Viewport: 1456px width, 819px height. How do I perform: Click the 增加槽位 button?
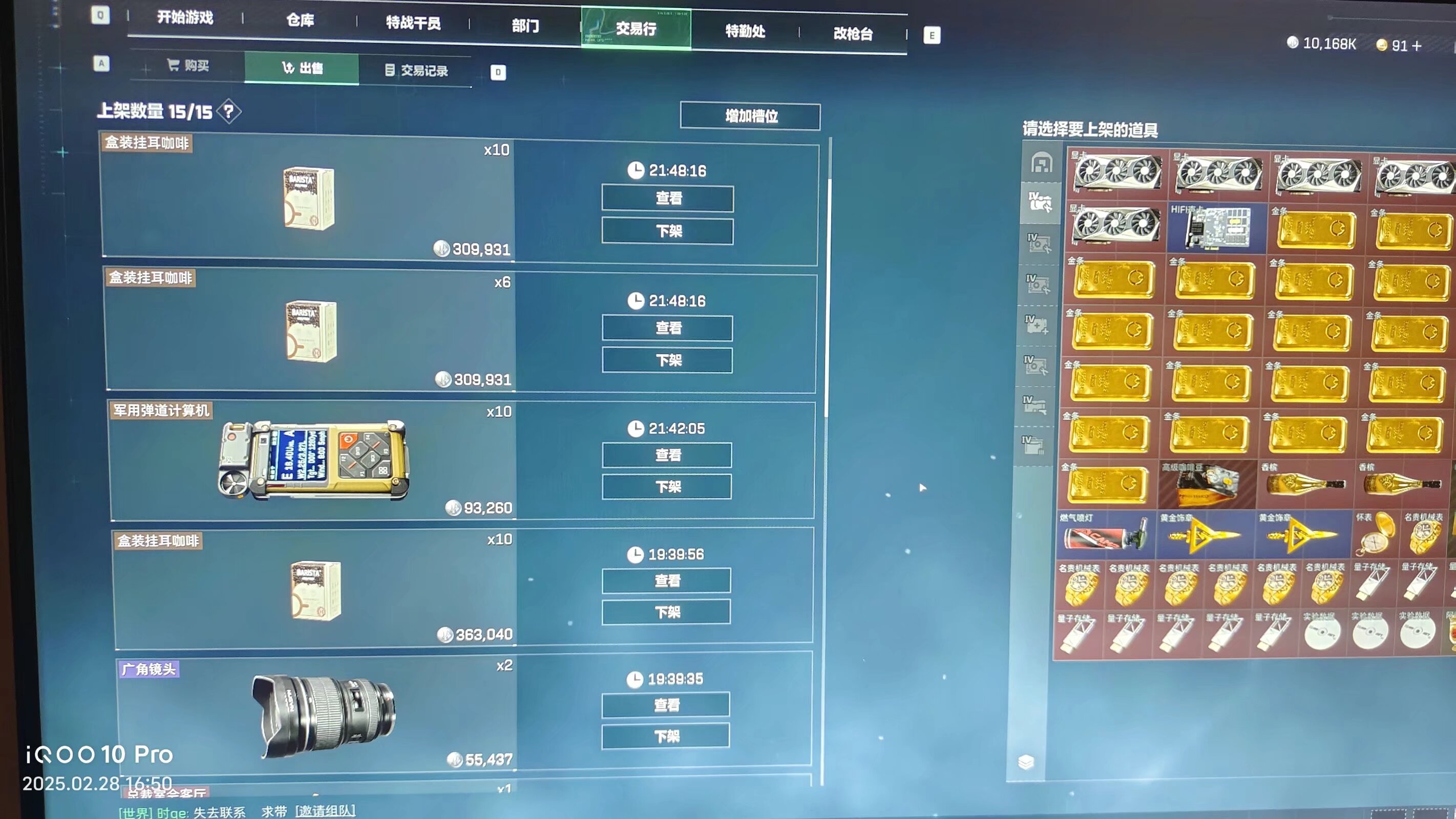point(750,116)
